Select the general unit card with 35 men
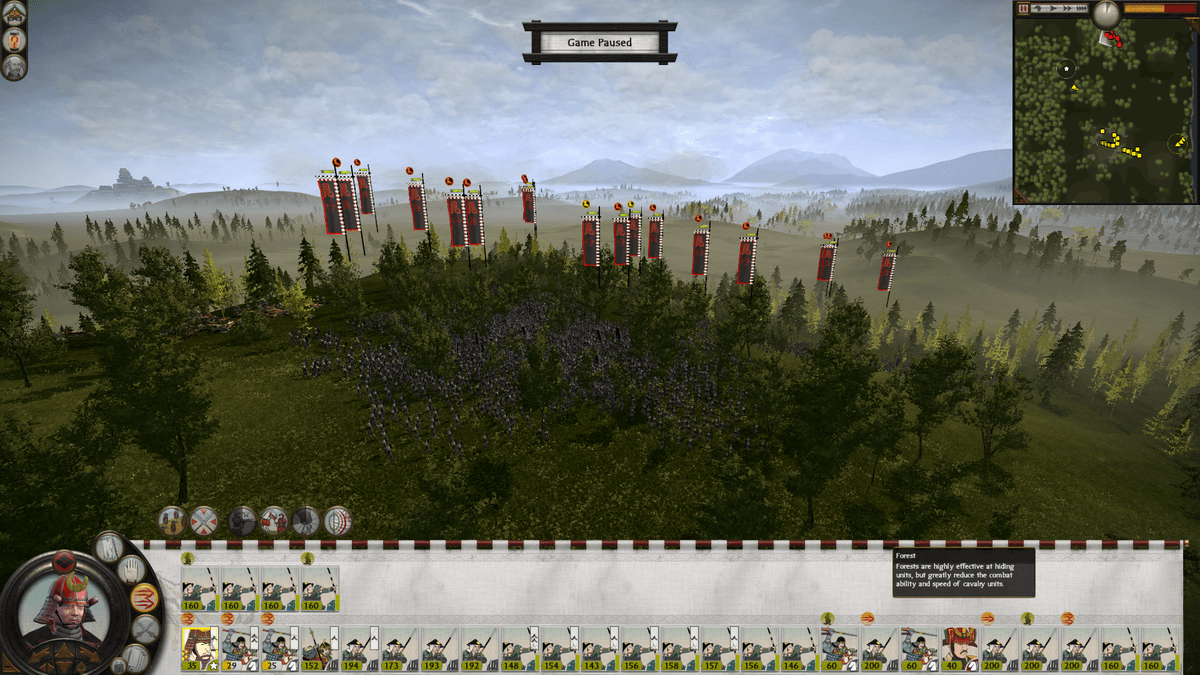This screenshot has height=675, width=1200. click(x=200, y=648)
